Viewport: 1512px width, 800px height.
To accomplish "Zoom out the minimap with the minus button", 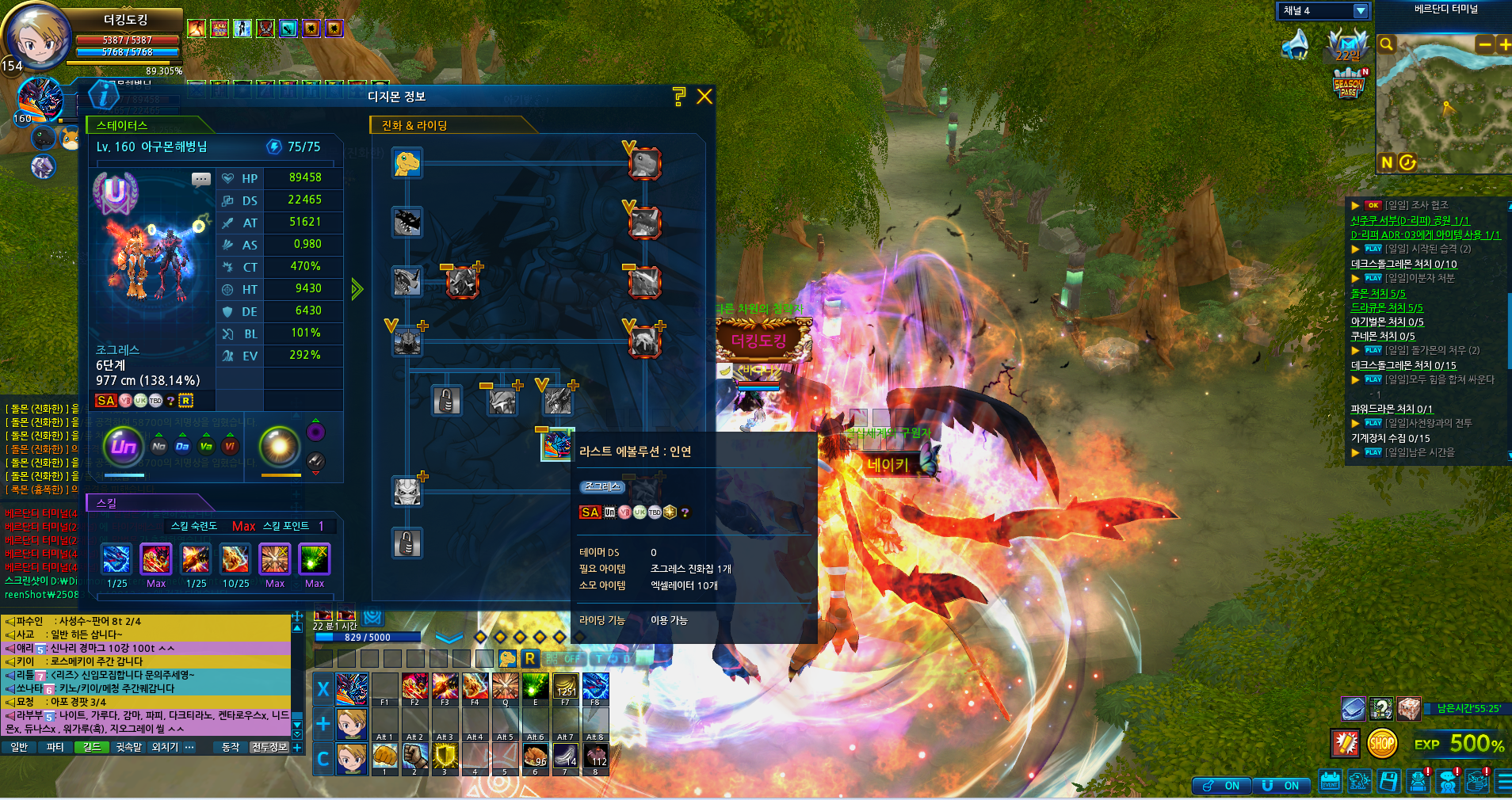I will [1485, 44].
